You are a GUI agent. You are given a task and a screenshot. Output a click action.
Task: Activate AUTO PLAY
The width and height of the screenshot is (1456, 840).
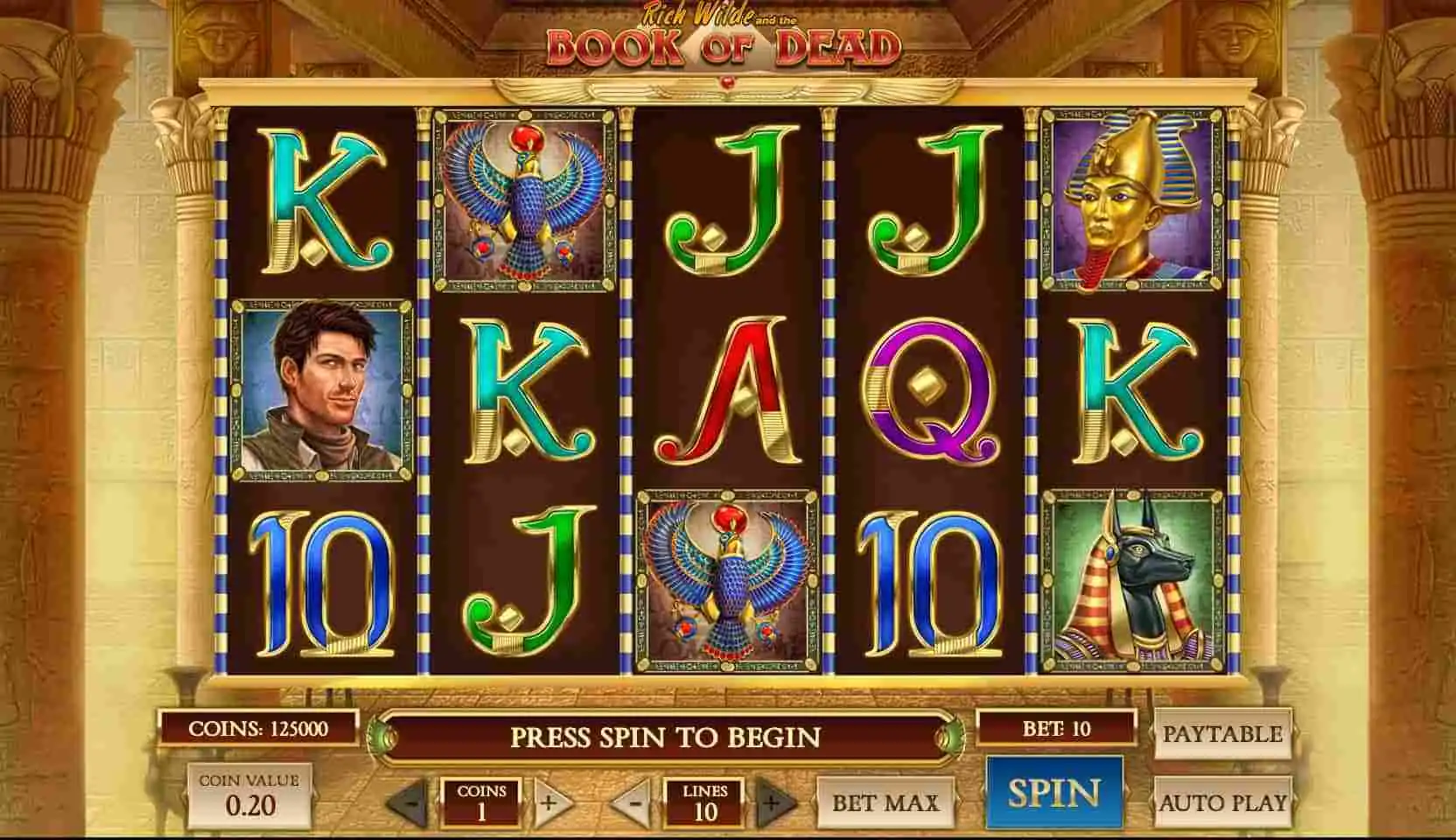click(x=1221, y=801)
